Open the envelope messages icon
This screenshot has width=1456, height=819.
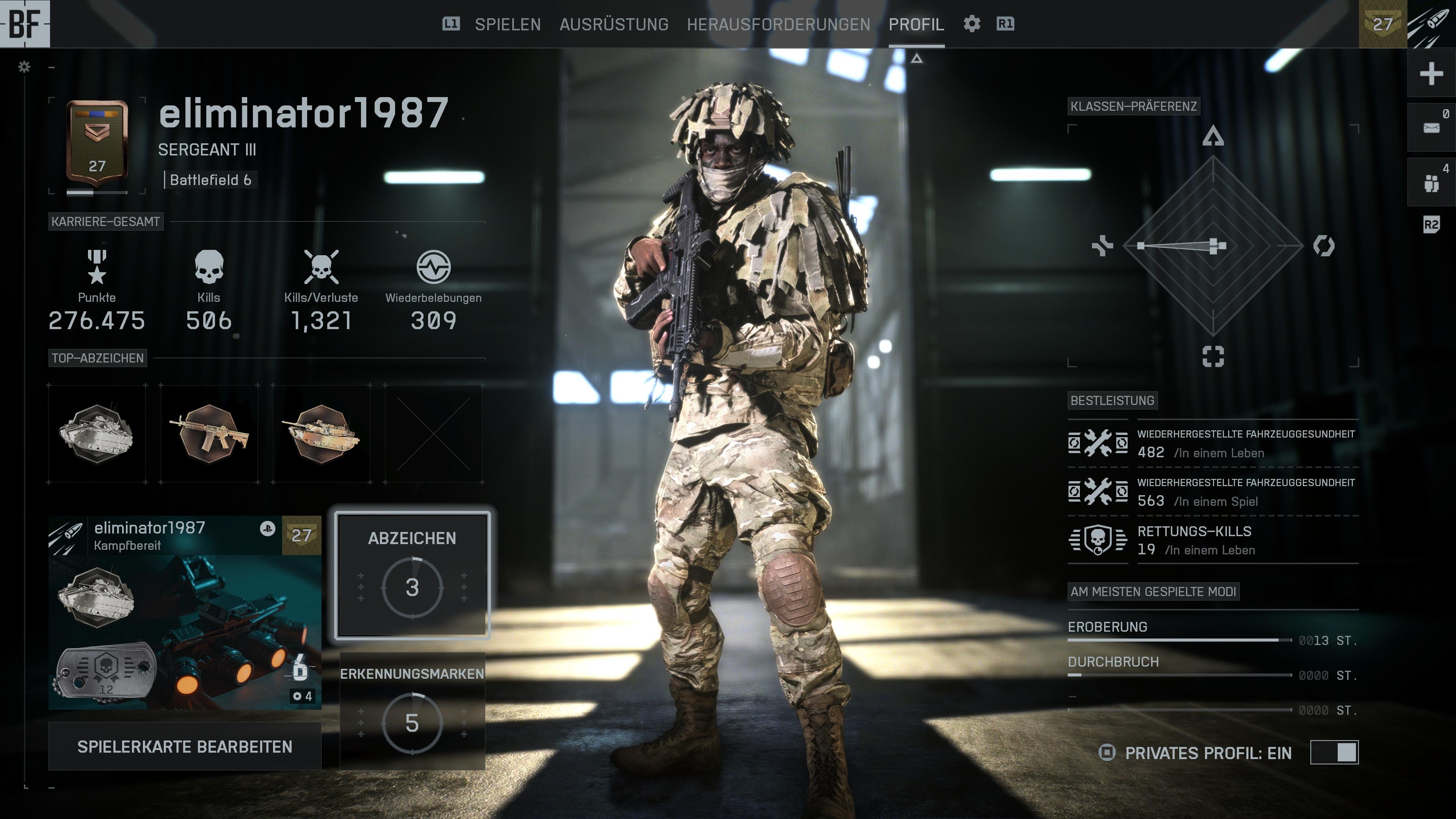click(x=1431, y=128)
